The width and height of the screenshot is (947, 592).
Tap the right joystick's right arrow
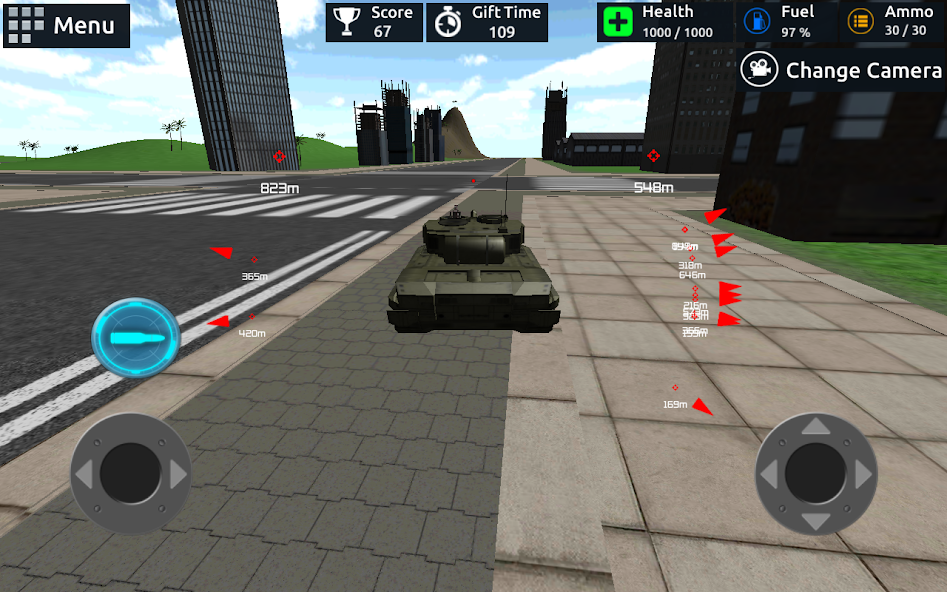click(x=864, y=474)
